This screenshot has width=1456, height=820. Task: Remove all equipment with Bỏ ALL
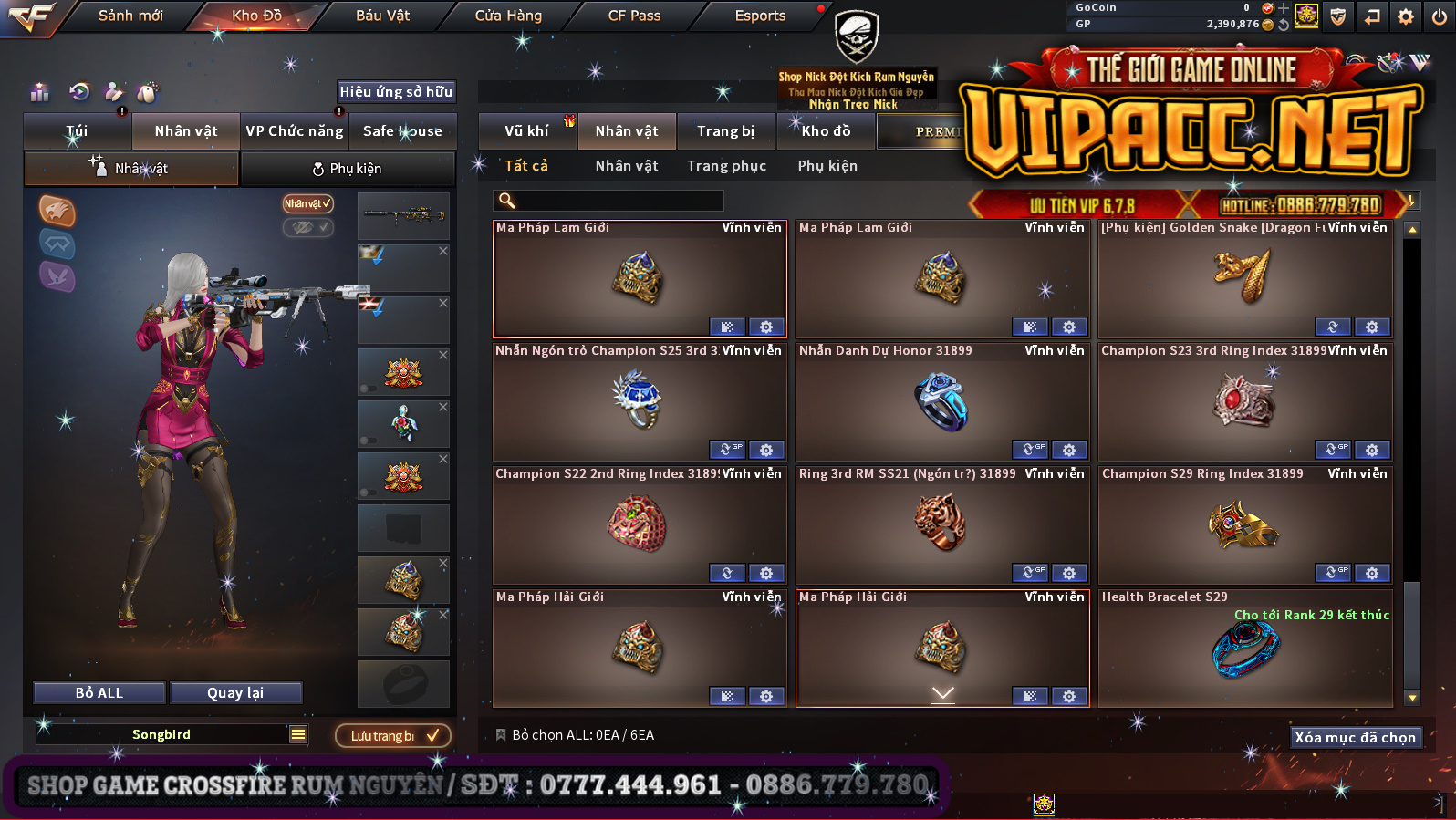[99, 693]
